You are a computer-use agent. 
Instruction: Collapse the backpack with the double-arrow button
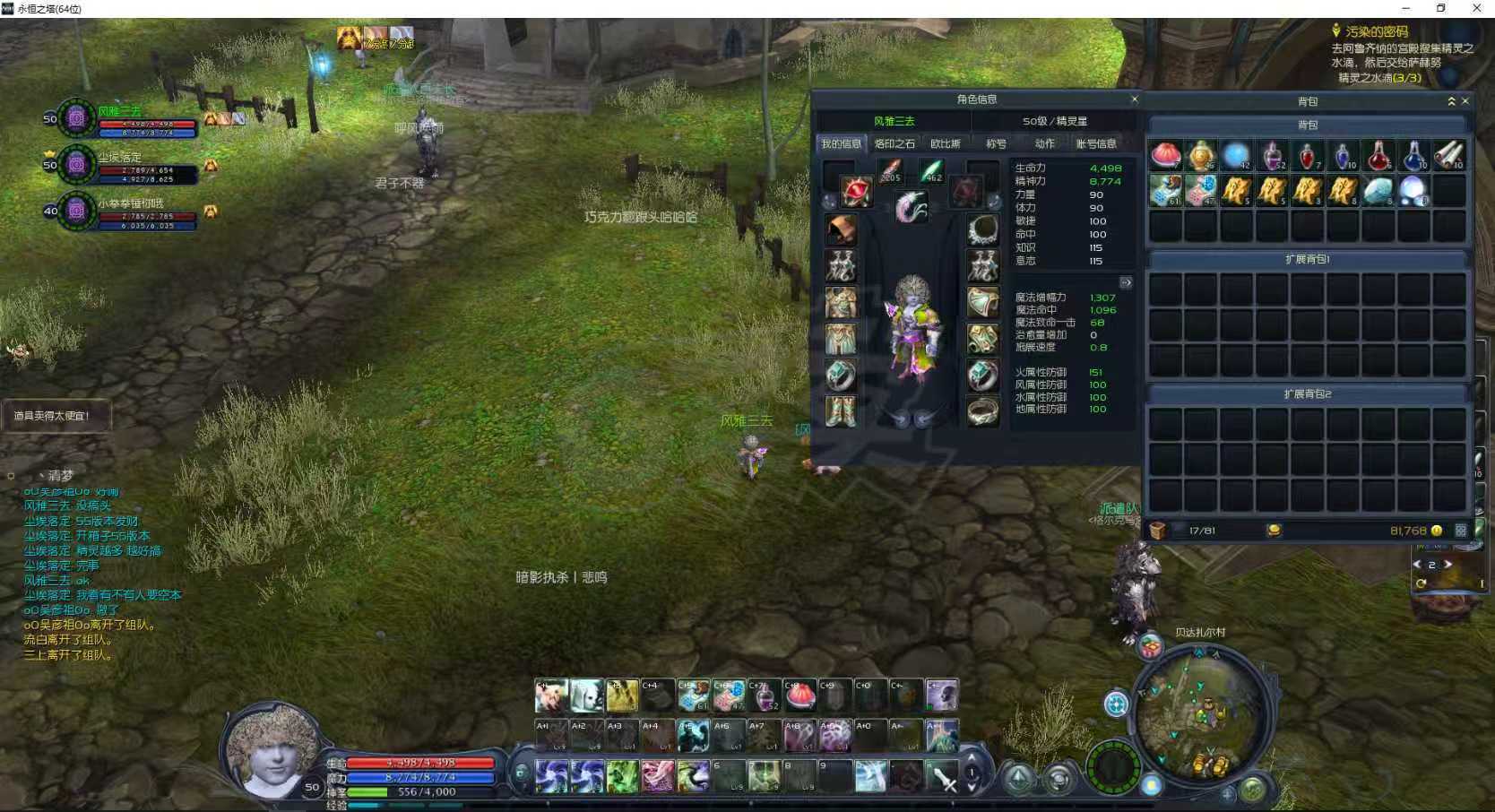tap(1451, 101)
